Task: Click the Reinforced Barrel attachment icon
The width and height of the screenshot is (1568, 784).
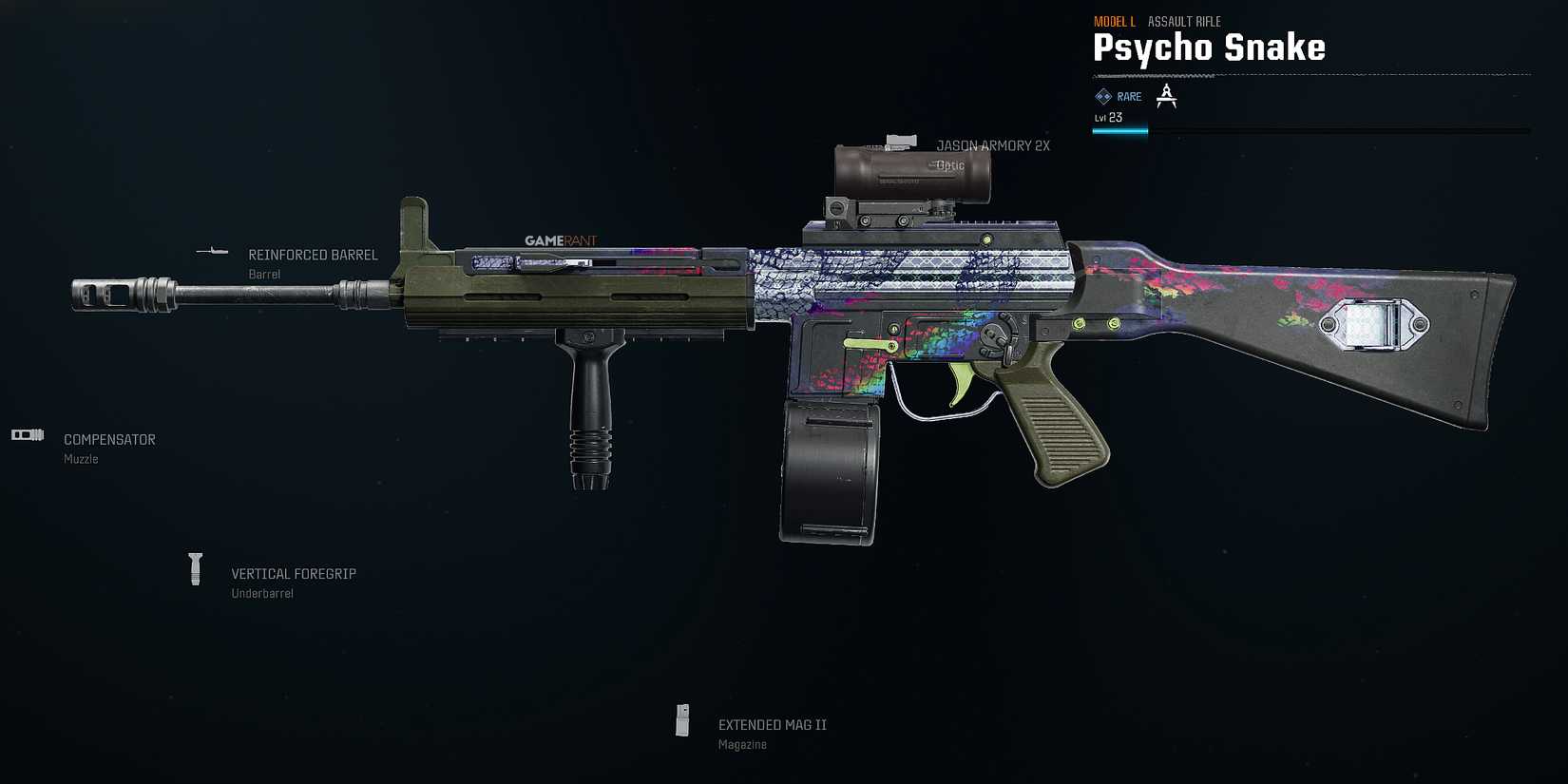Action: (x=214, y=252)
